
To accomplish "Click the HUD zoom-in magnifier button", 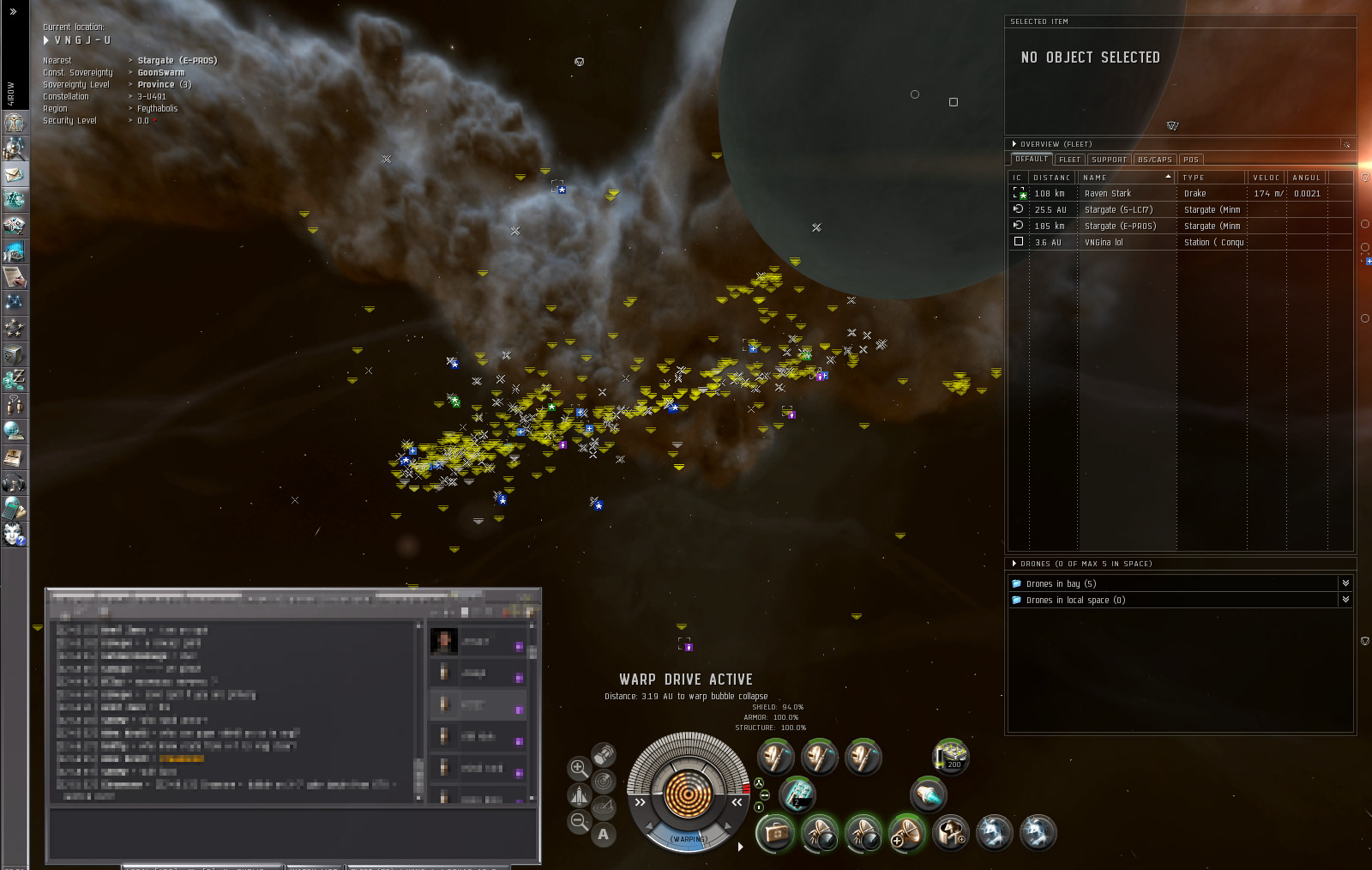I will [579, 768].
